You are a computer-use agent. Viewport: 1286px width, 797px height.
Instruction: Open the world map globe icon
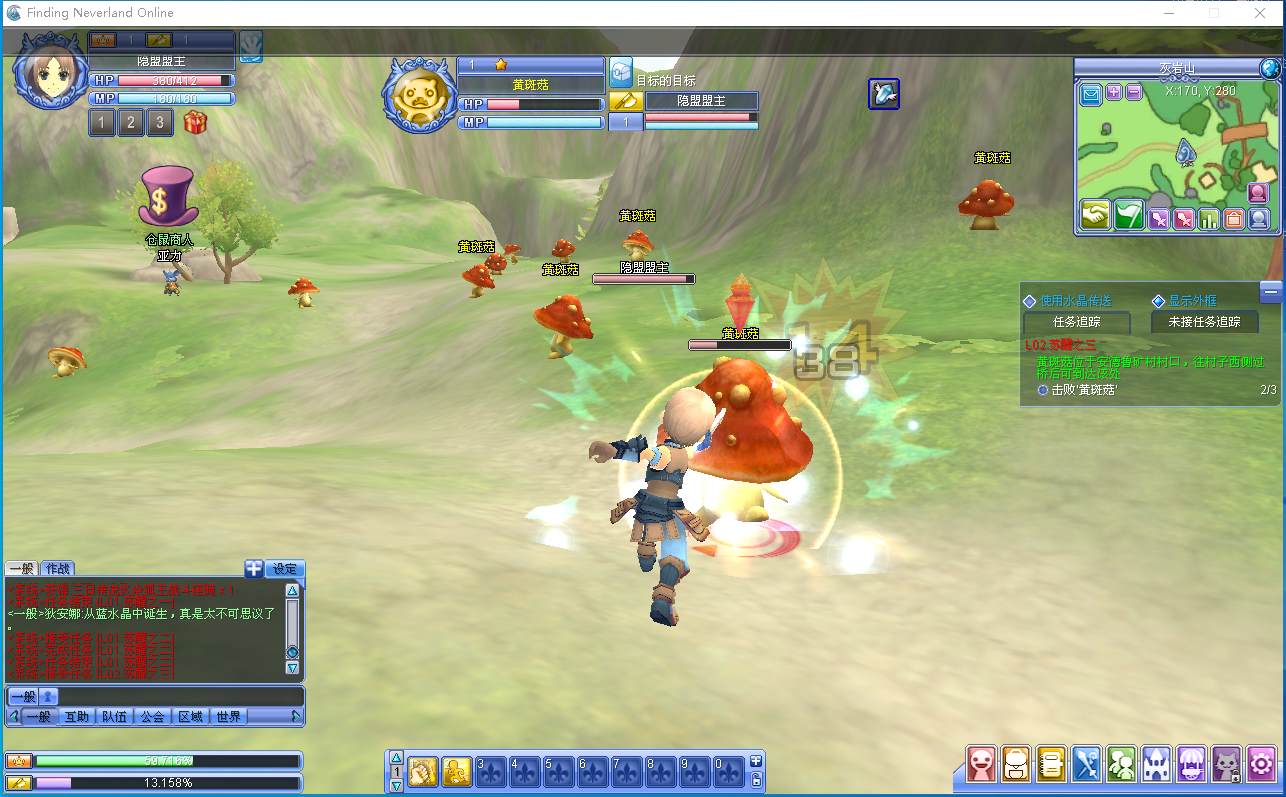[1271, 68]
